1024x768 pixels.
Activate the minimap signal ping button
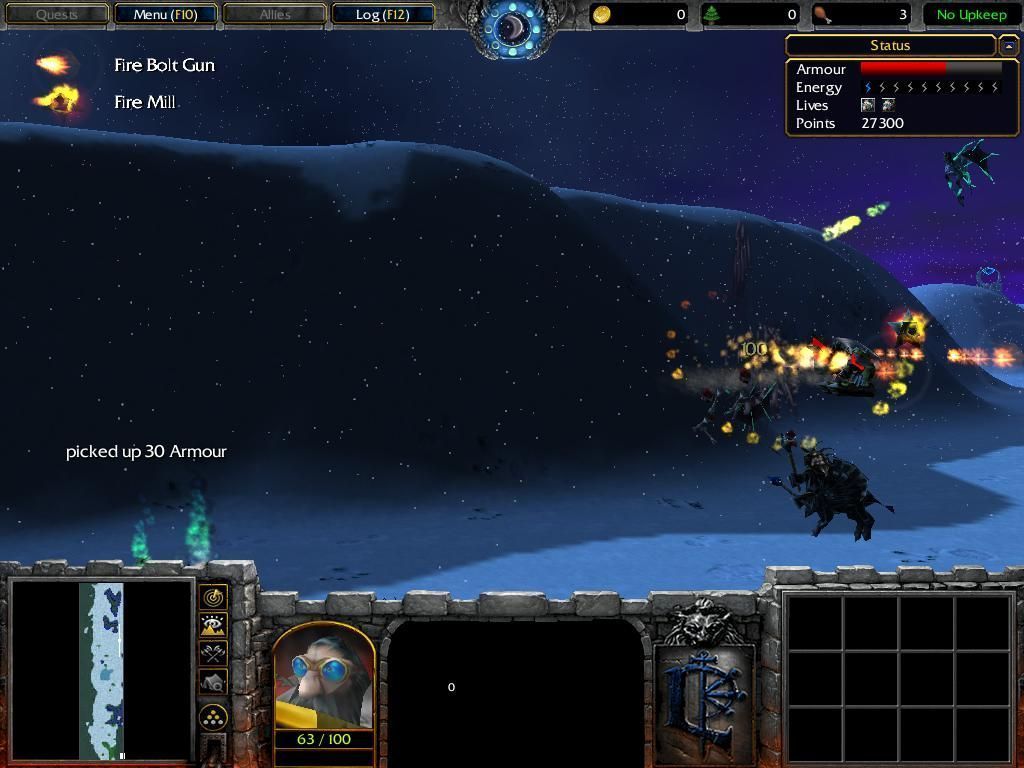pyautogui.click(x=213, y=597)
